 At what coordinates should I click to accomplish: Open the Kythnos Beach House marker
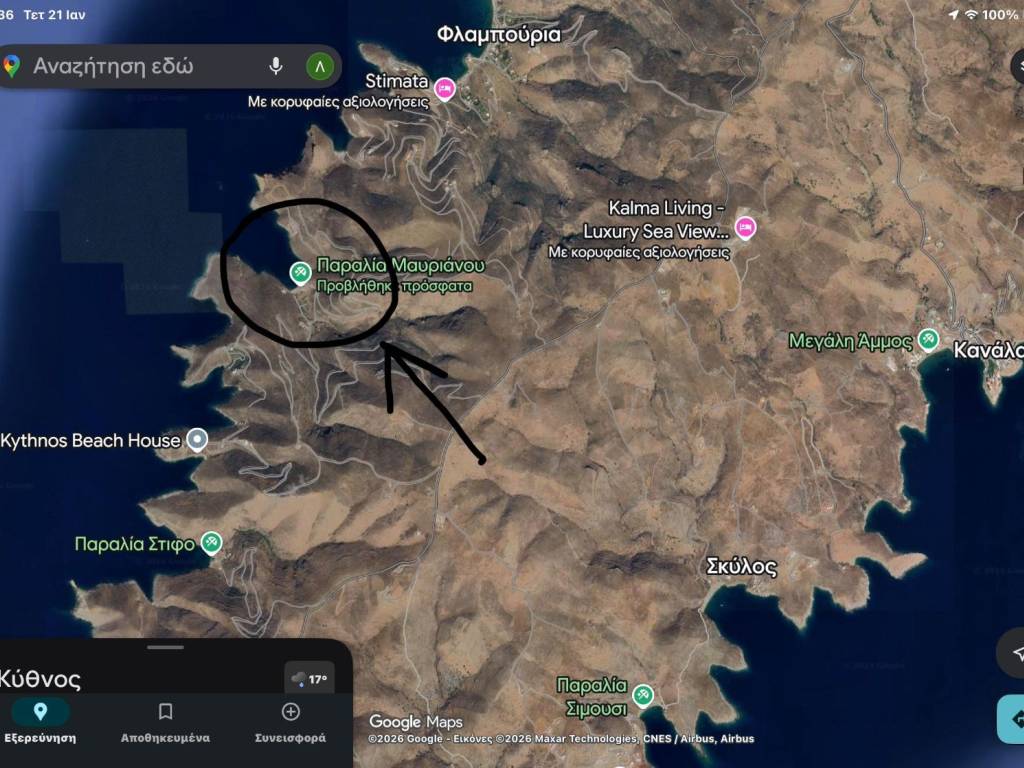198,440
